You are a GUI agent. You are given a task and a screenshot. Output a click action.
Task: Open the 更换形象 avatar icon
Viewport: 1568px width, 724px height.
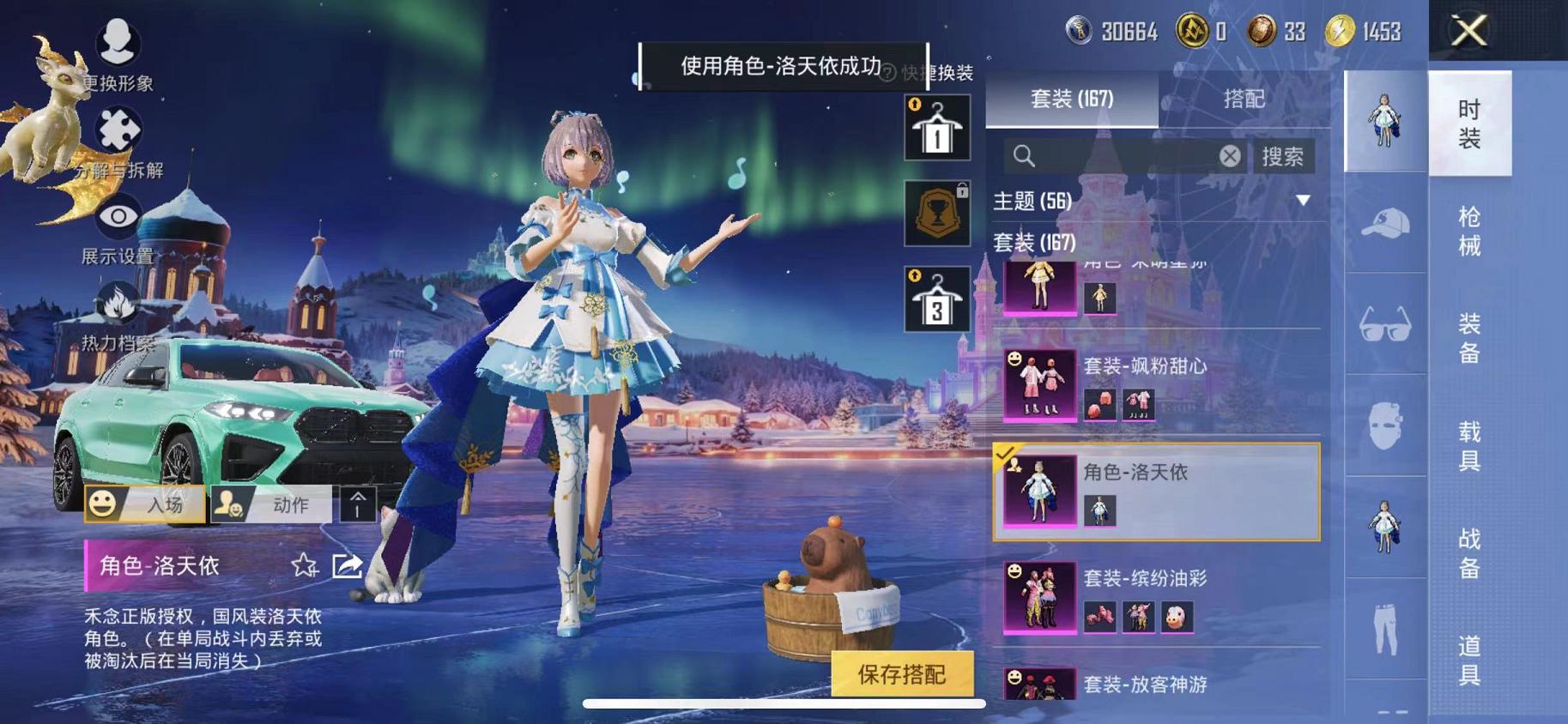point(118,39)
